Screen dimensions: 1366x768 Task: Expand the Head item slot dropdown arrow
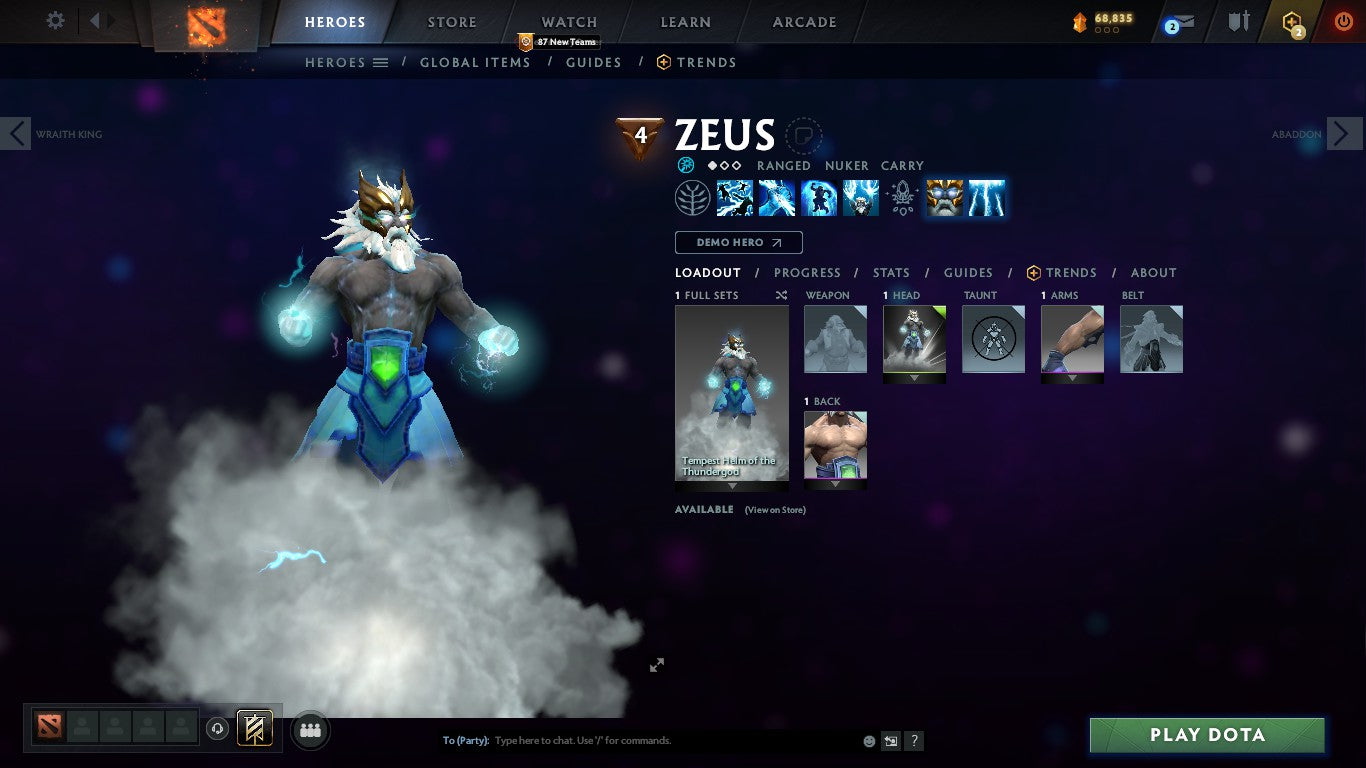[913, 379]
